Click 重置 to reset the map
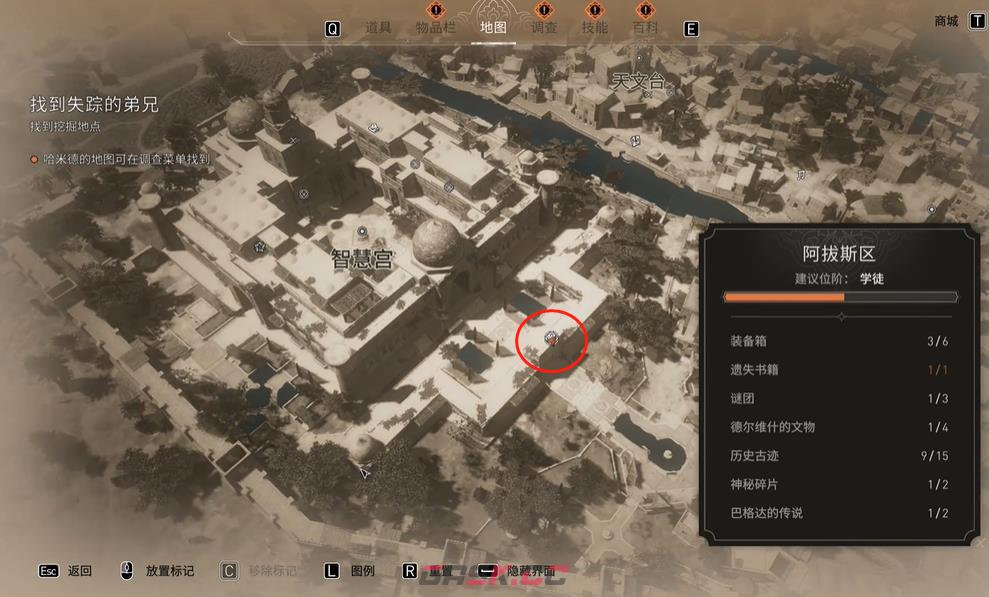Viewport: 989px width, 597px height. [x=440, y=571]
